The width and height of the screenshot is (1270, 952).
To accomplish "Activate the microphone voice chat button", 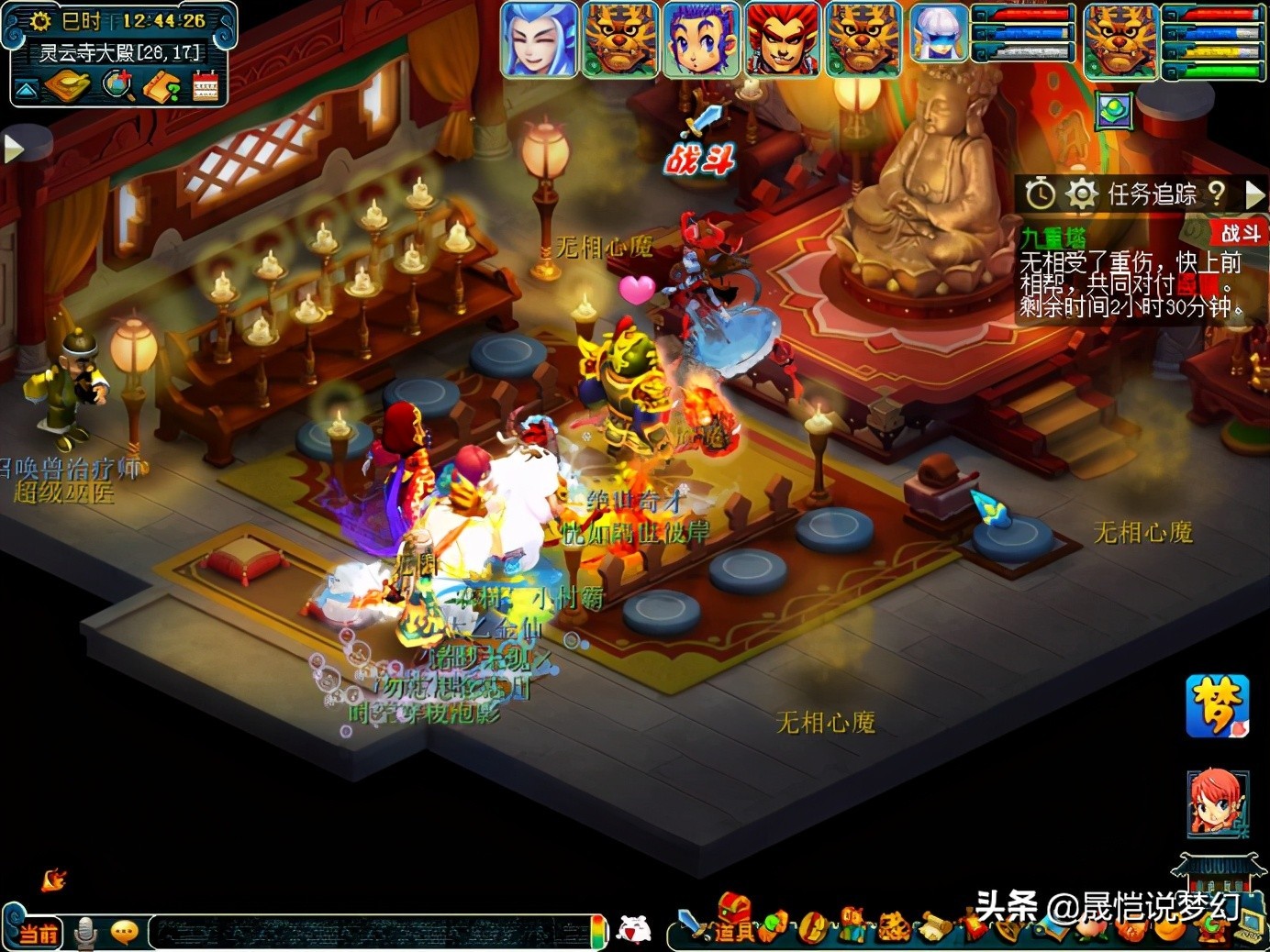I will (x=86, y=933).
